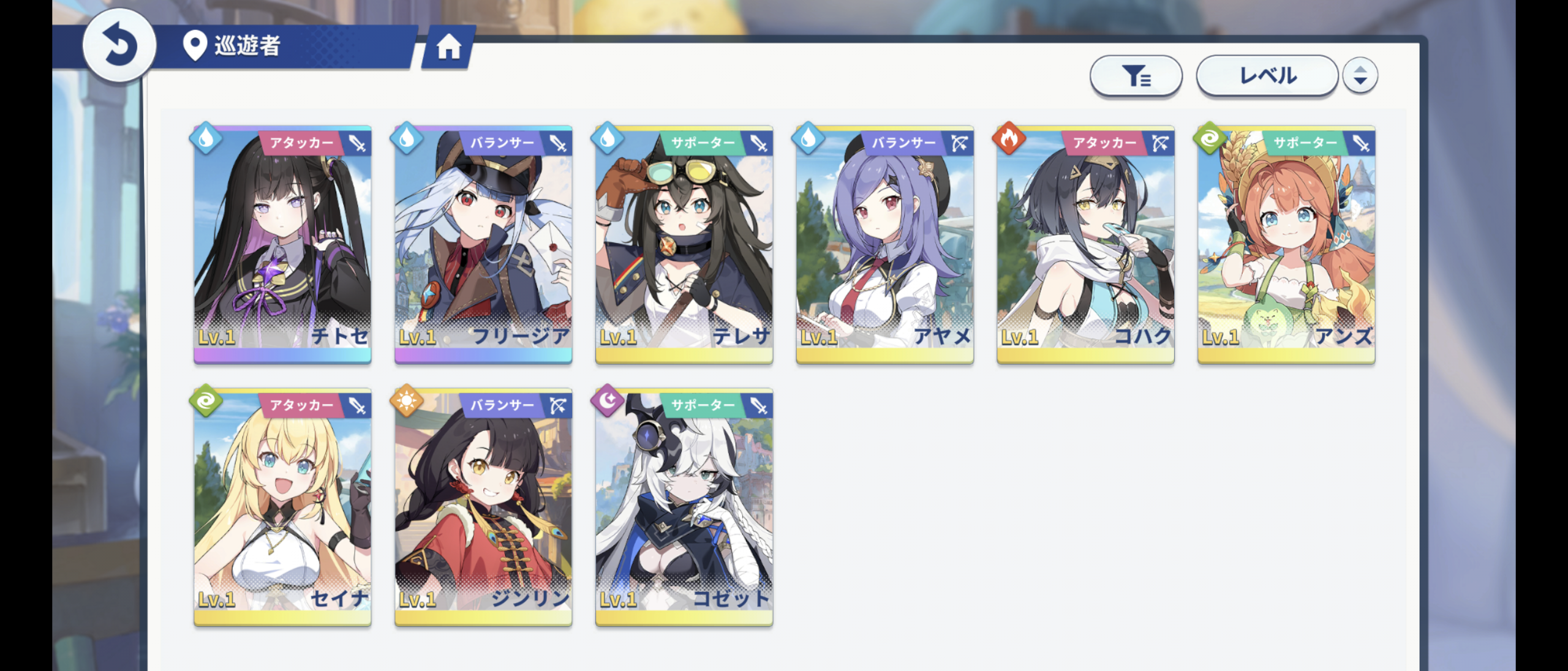Choose the フリージア character card
The image size is (1568, 671).
tap(483, 245)
